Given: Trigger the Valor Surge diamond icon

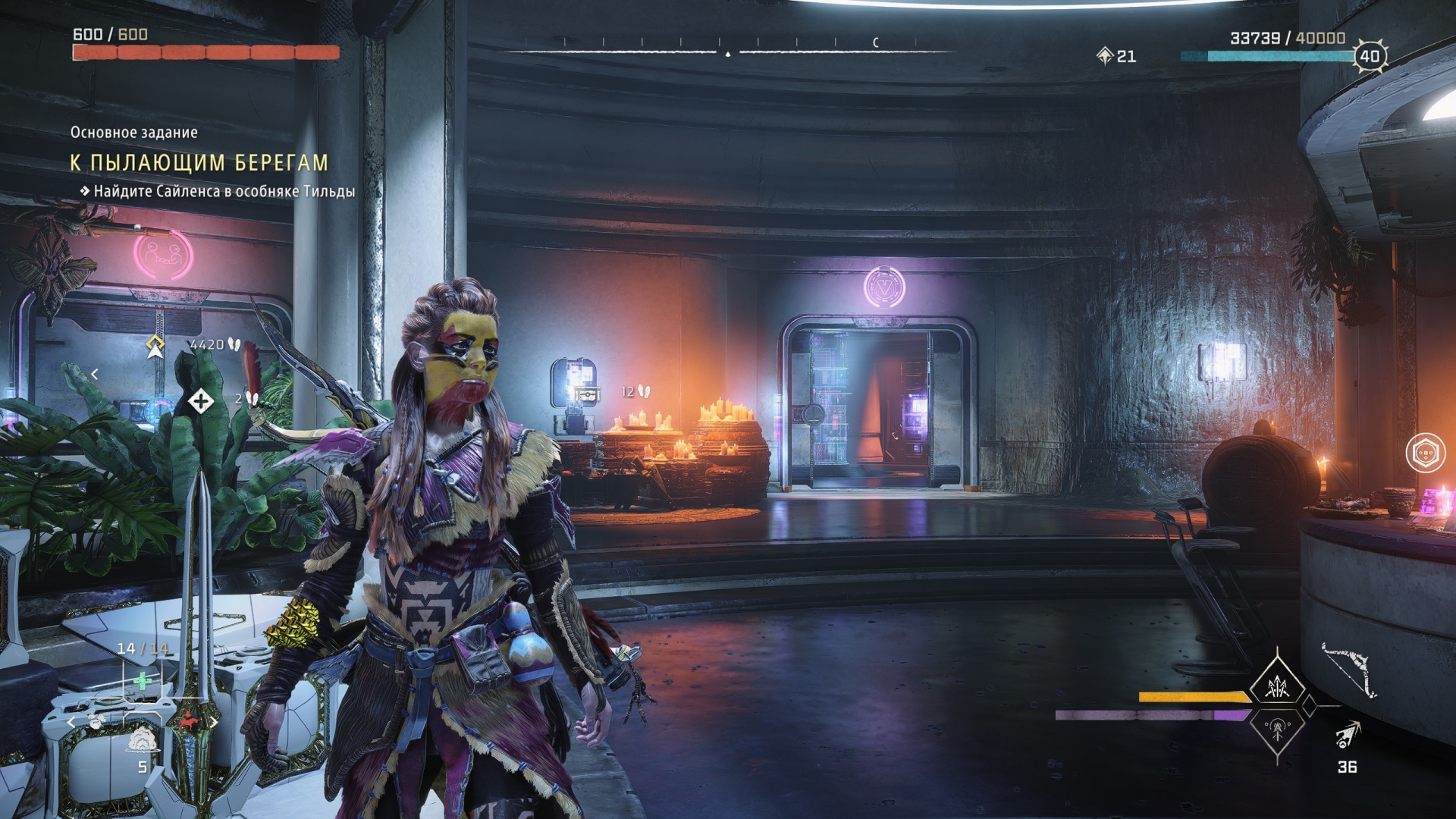Looking at the screenshot, I should (x=1279, y=730).
